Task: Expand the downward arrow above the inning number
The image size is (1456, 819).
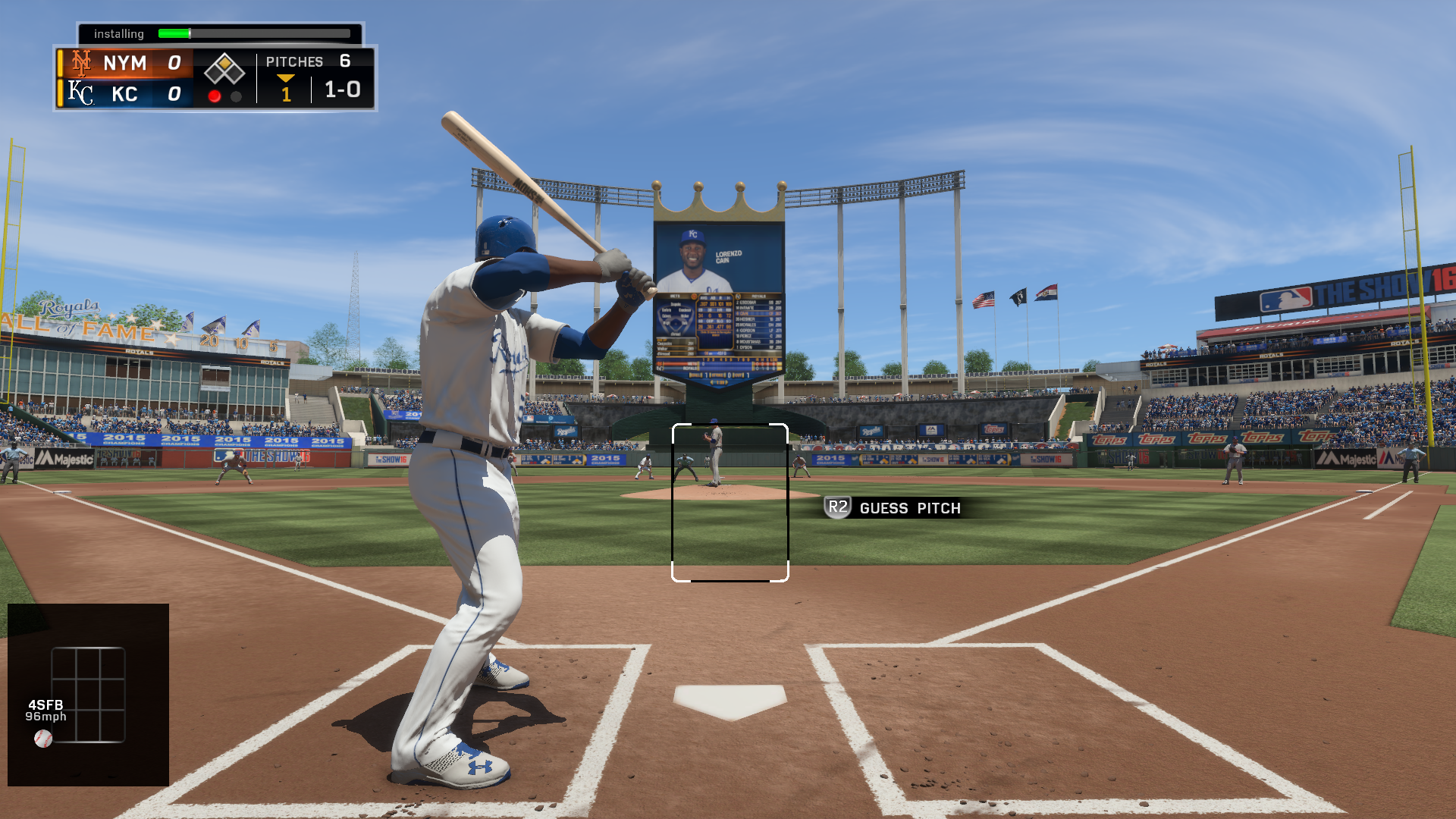Action: (285, 78)
